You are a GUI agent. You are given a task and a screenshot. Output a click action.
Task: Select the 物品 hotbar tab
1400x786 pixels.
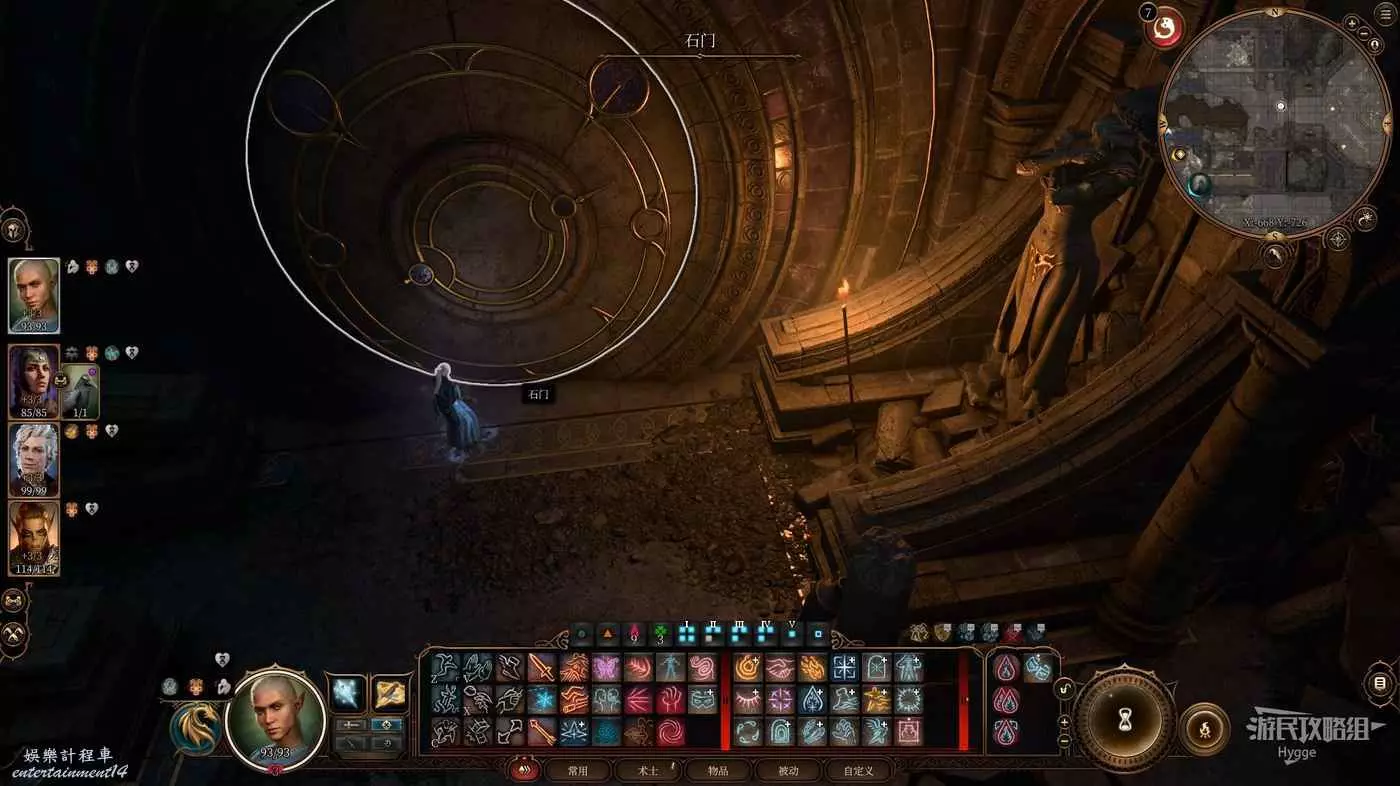[717, 771]
